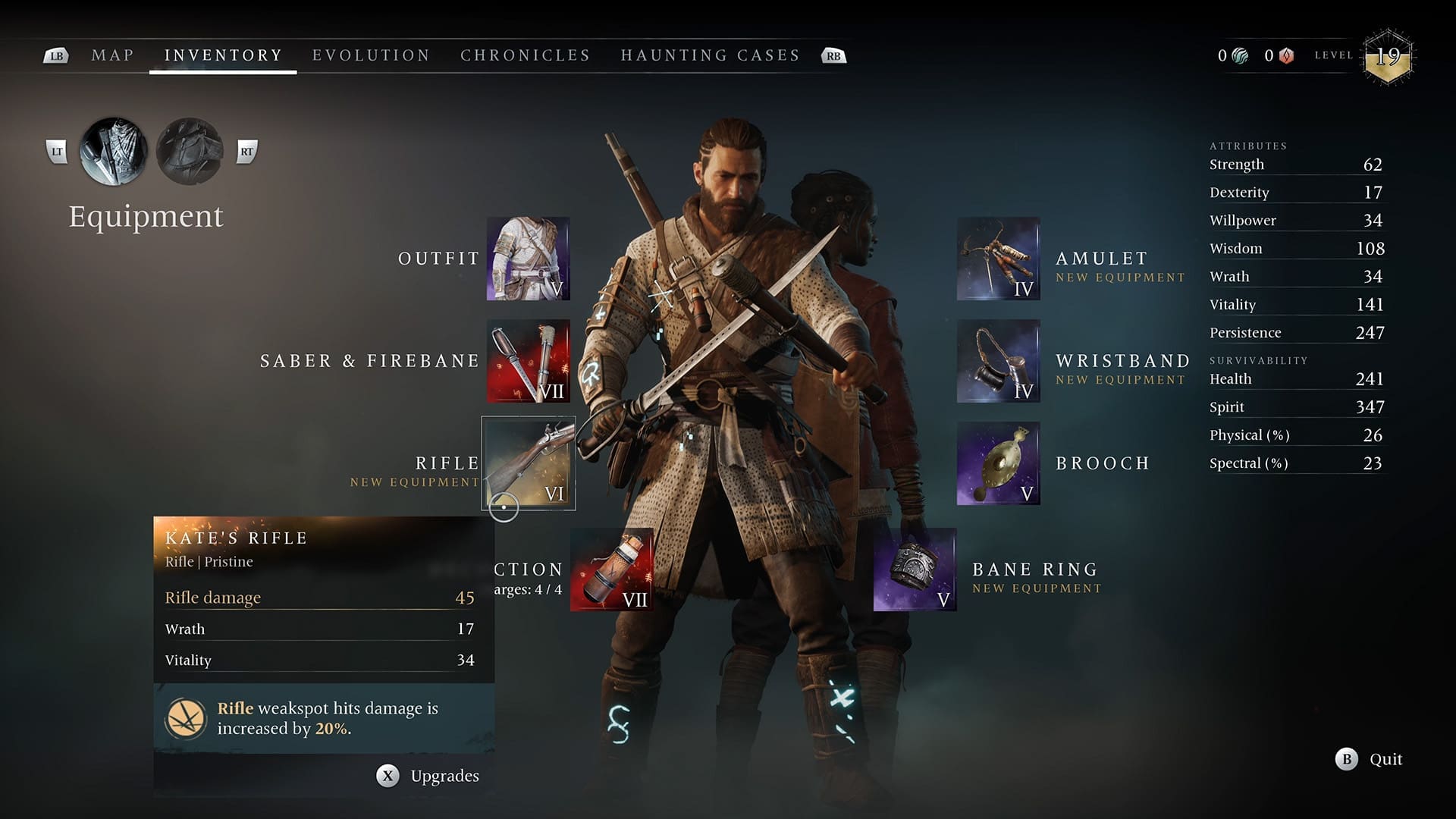The height and width of the screenshot is (819, 1456).
Task: Go to the Chronicles tab
Action: [525, 55]
